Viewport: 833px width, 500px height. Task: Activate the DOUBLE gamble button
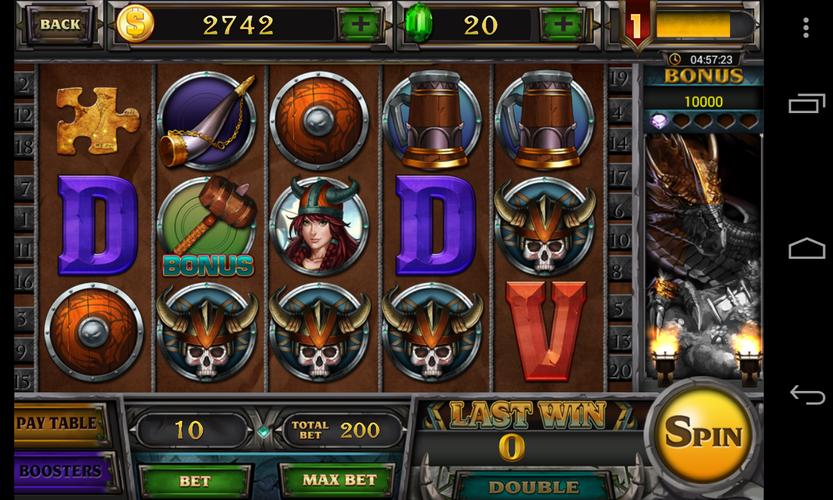coord(520,487)
